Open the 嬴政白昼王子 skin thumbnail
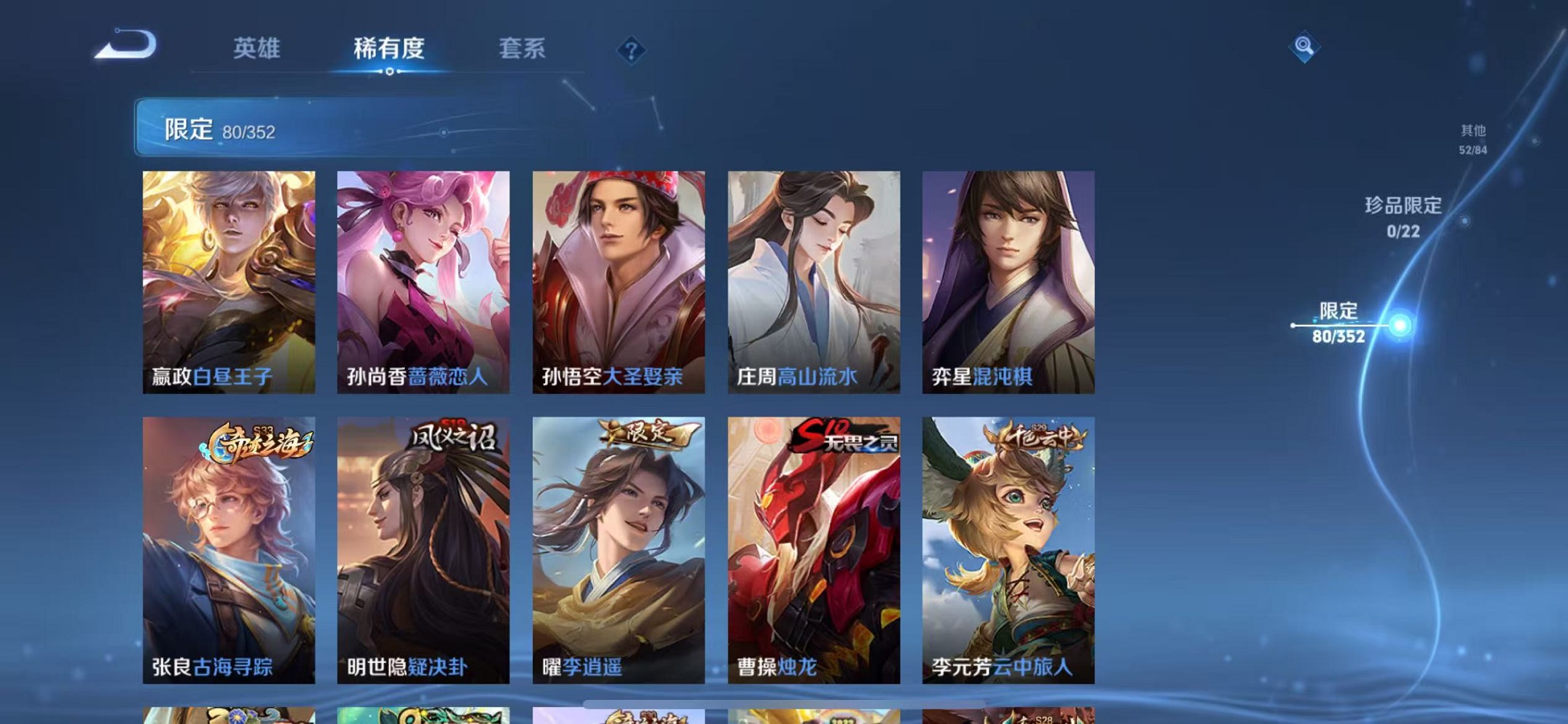Viewport: 1568px width, 724px height. point(230,283)
